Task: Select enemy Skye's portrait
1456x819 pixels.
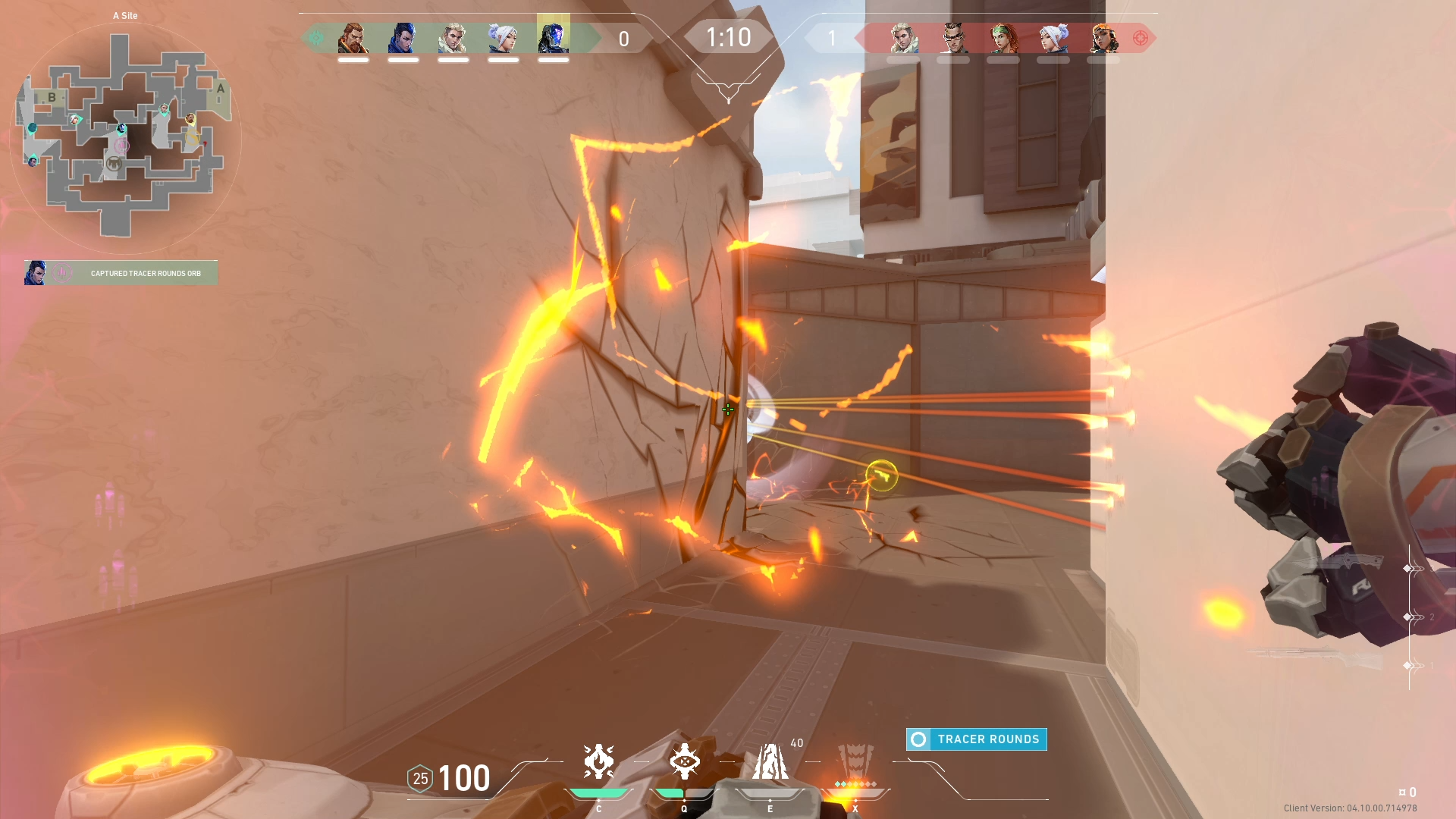Action: pyautogui.click(x=1003, y=38)
